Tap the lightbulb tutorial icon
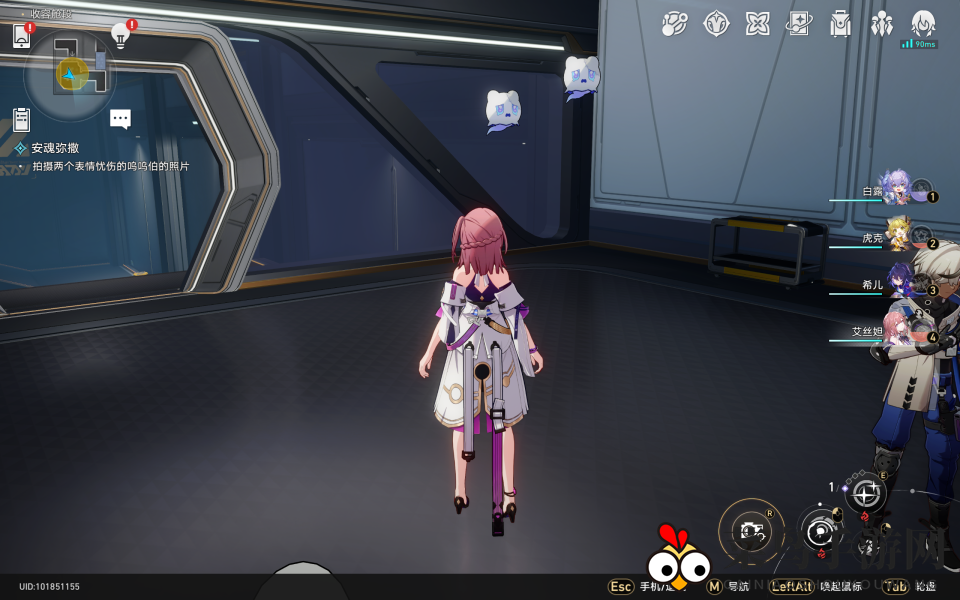Screen dimensions: 960x600 (121, 35)
